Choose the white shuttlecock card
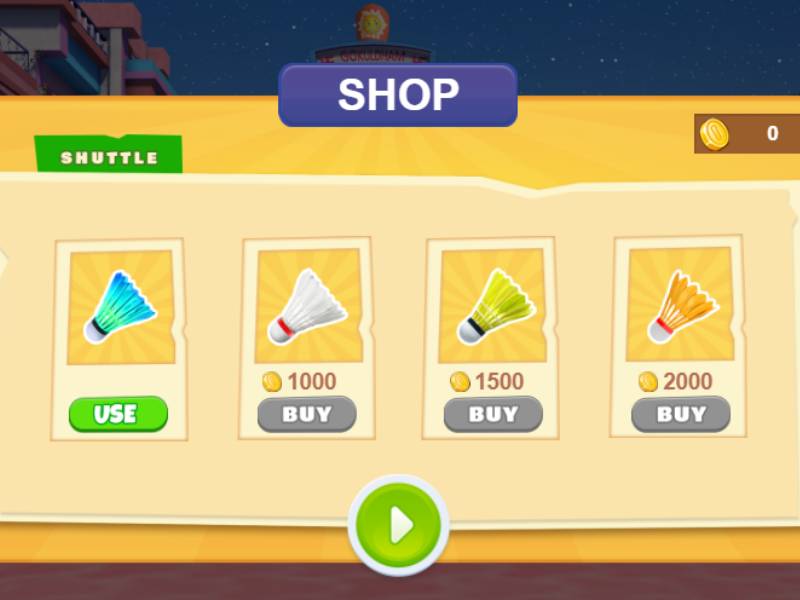The height and width of the screenshot is (600, 800). 307,306
